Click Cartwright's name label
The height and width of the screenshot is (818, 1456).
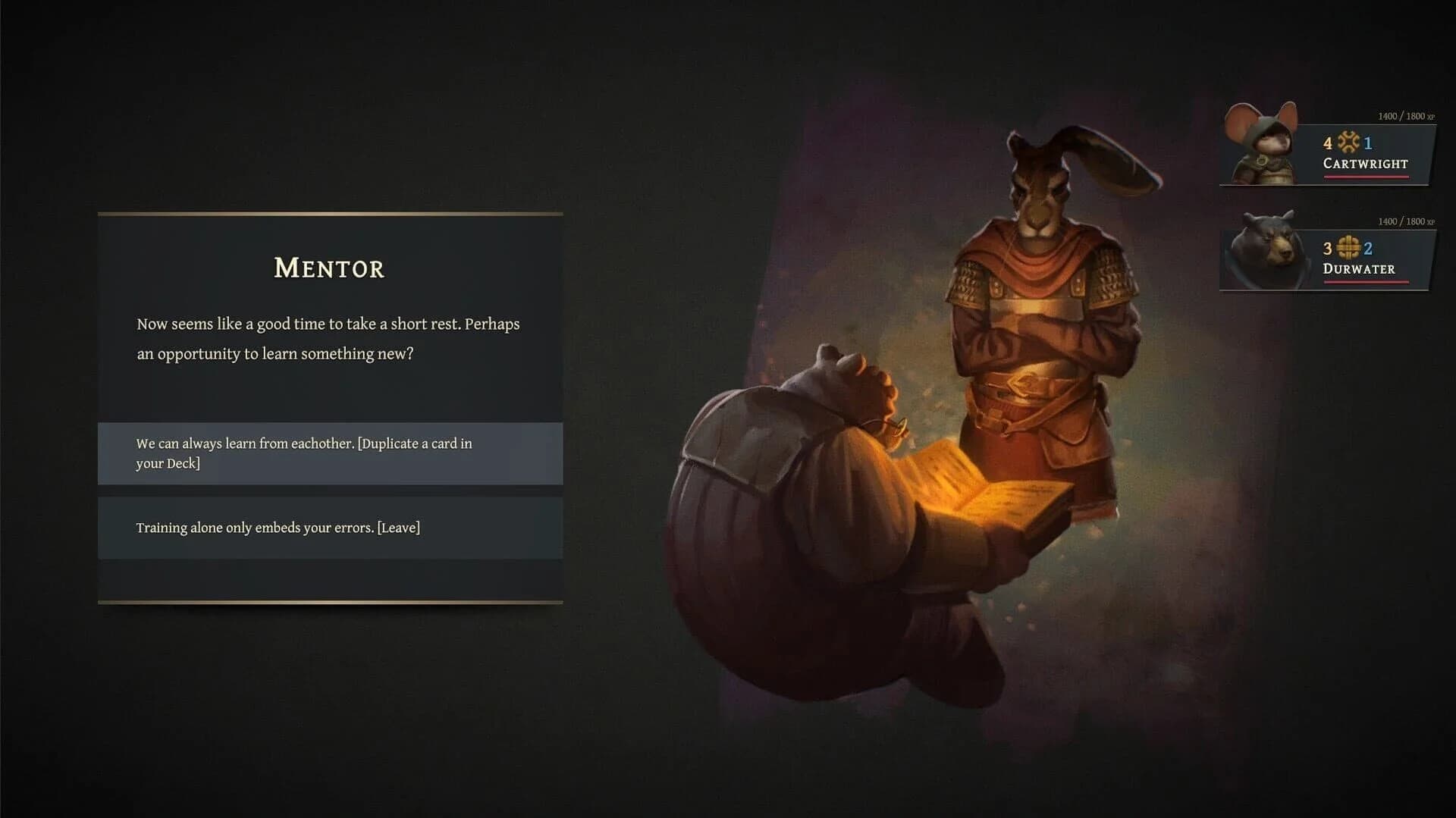[1366, 164]
